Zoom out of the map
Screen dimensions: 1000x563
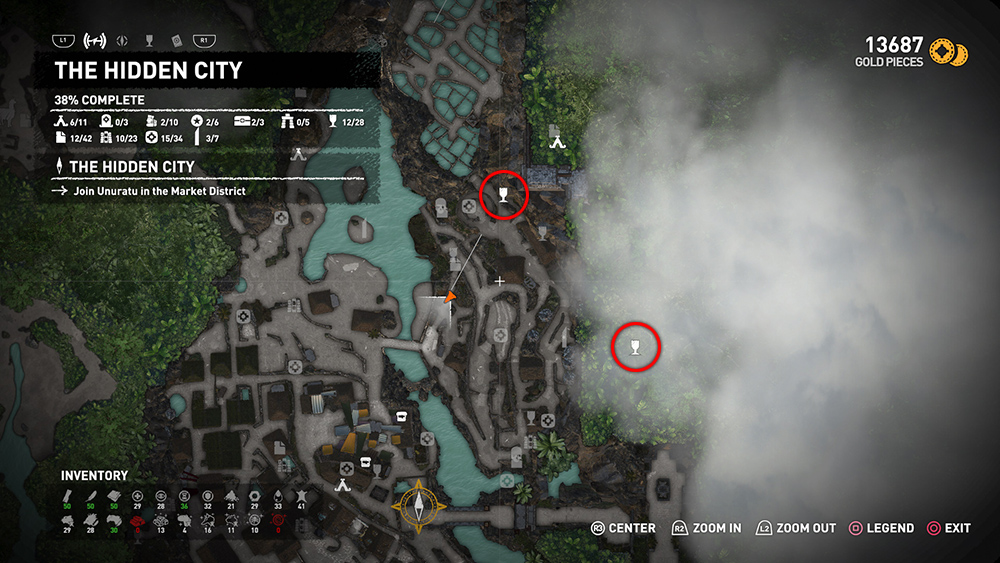pos(796,528)
